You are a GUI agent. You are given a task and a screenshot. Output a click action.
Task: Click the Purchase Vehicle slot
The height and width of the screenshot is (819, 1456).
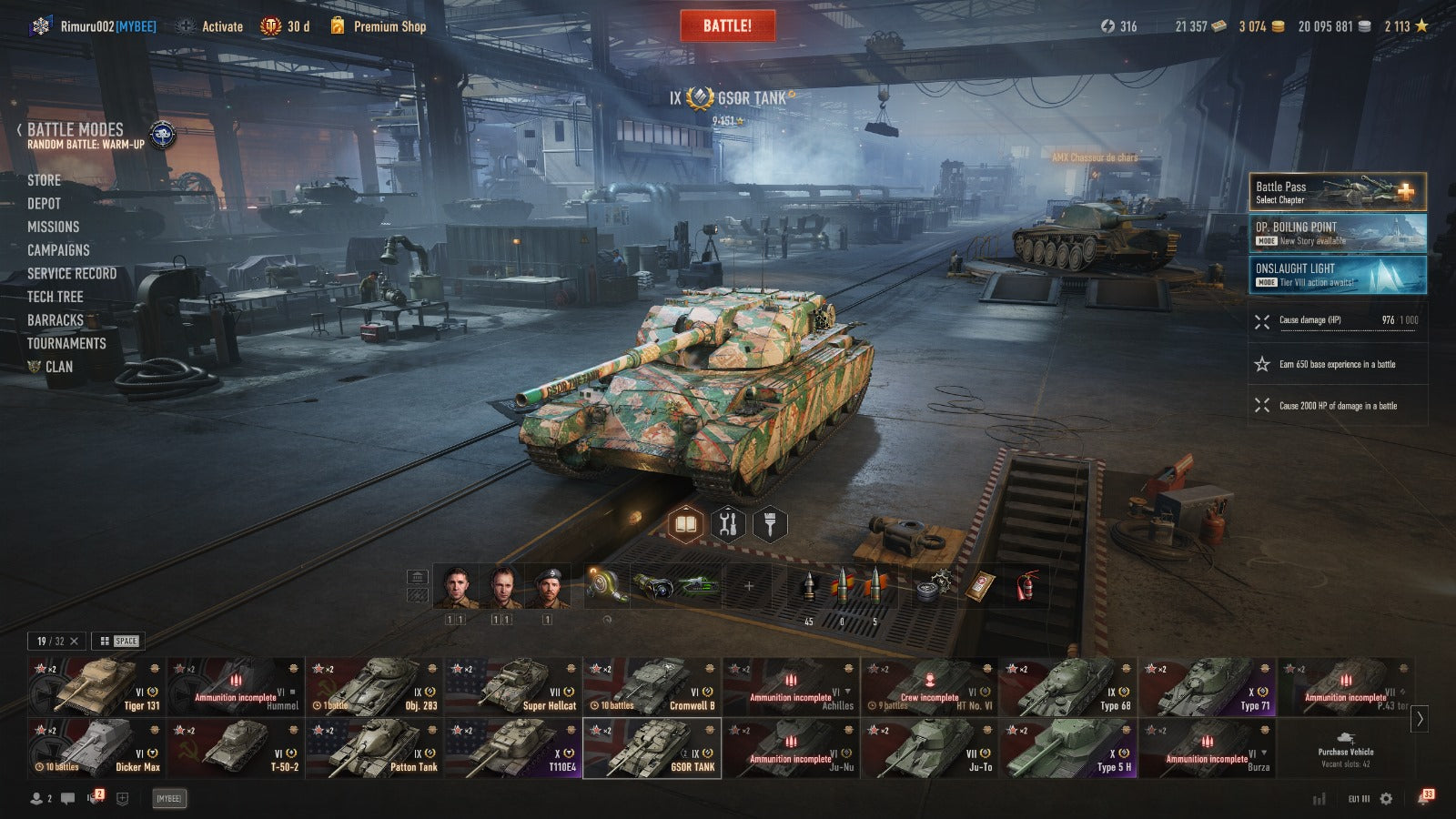[1345, 748]
